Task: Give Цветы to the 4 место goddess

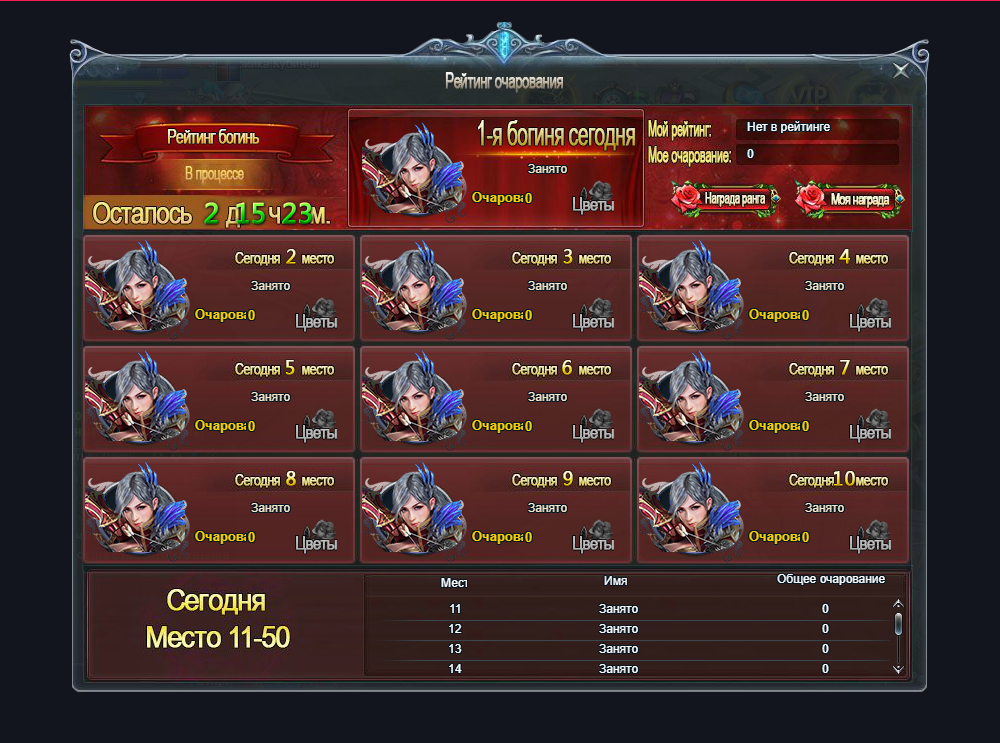Action: (870, 316)
